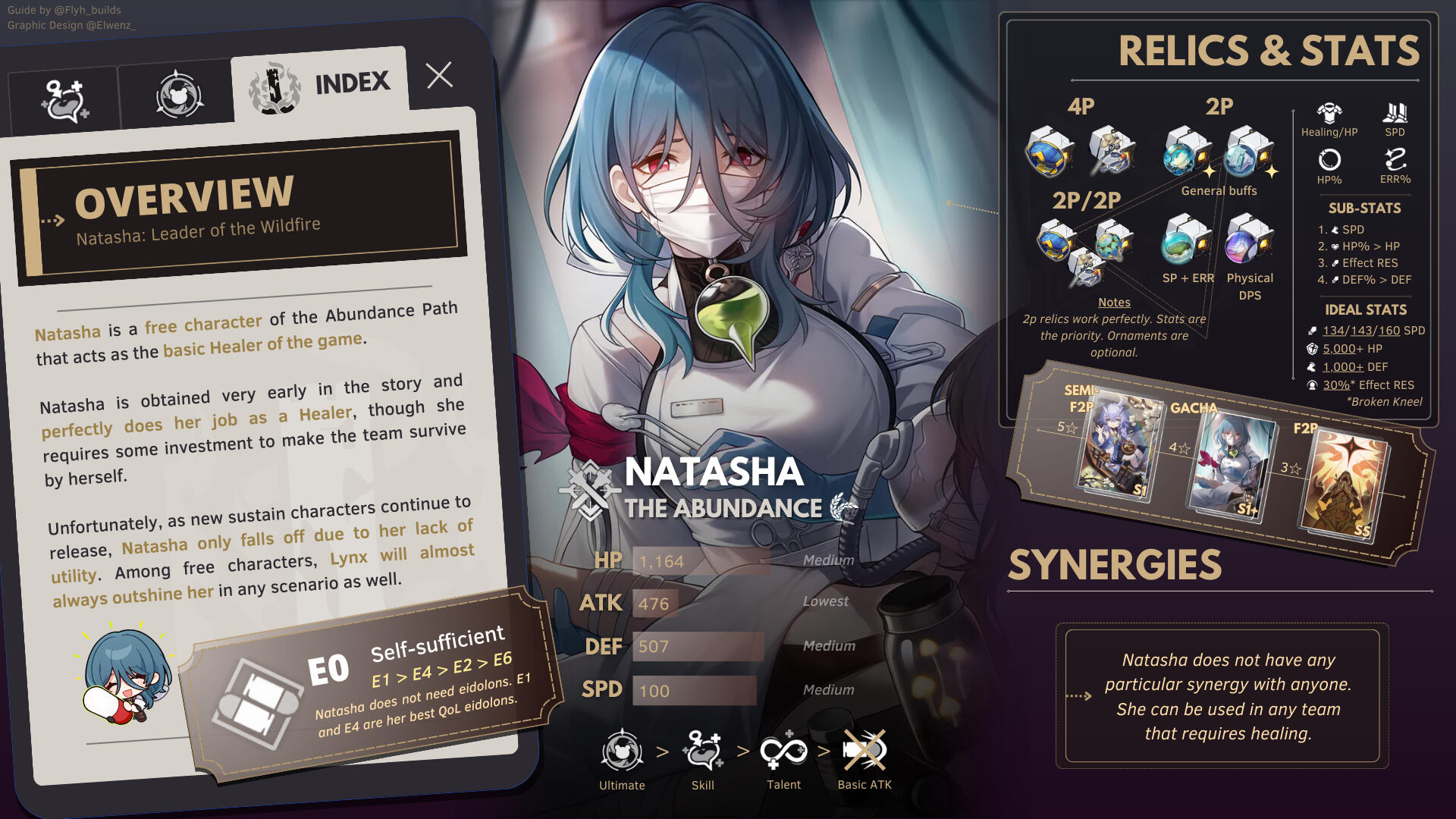Click the SP + ERR ornament icon
The height and width of the screenshot is (819, 1456).
click(1187, 240)
